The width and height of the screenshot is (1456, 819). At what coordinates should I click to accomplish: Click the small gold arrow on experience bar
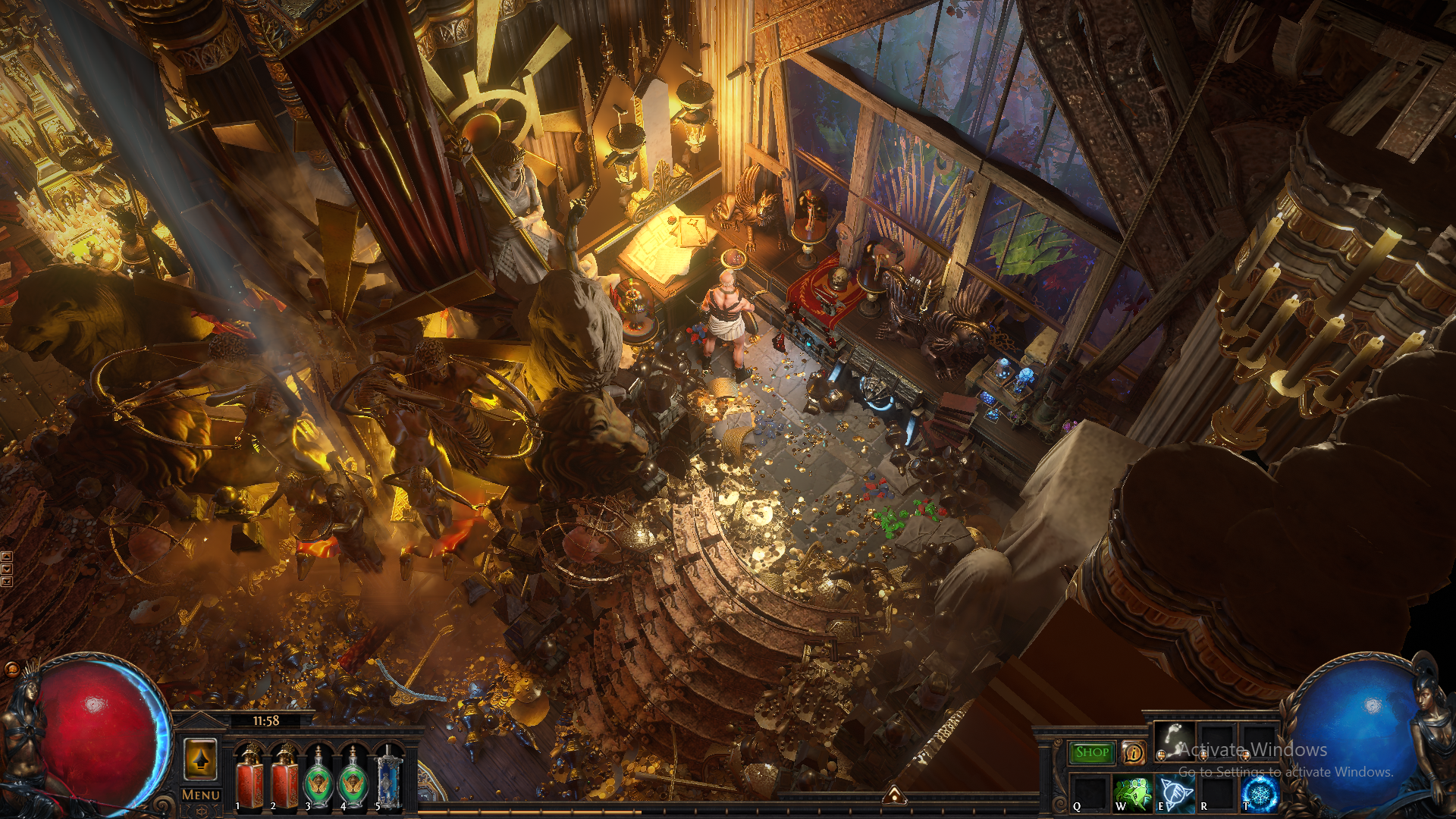[895, 795]
